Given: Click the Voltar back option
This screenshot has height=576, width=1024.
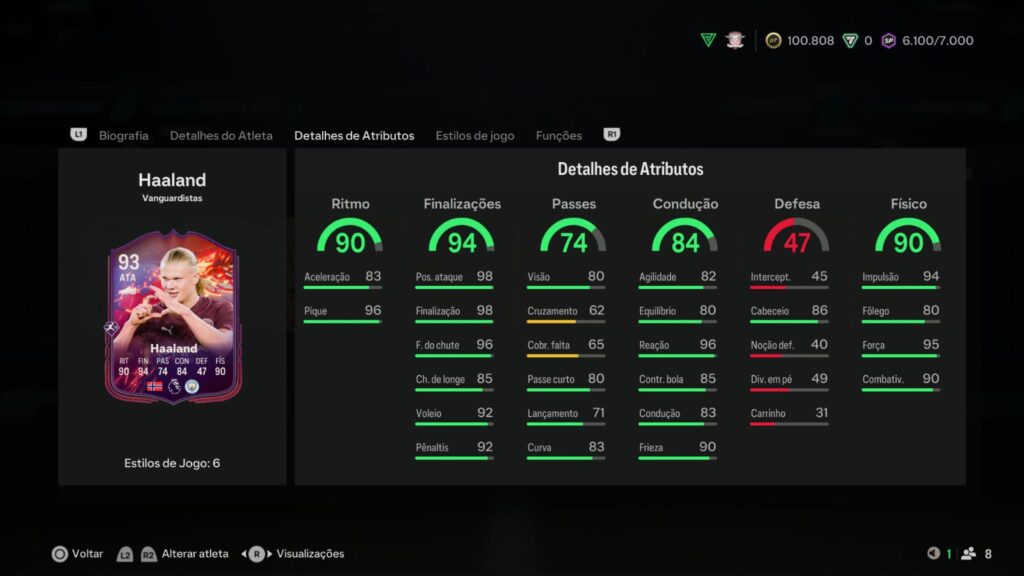Looking at the screenshot, I should (x=78, y=553).
